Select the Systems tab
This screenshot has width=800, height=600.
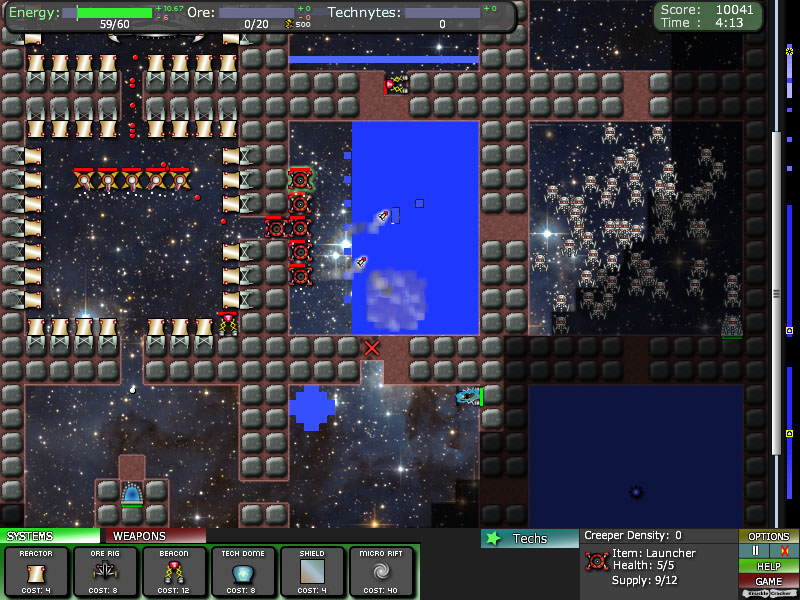(50, 536)
